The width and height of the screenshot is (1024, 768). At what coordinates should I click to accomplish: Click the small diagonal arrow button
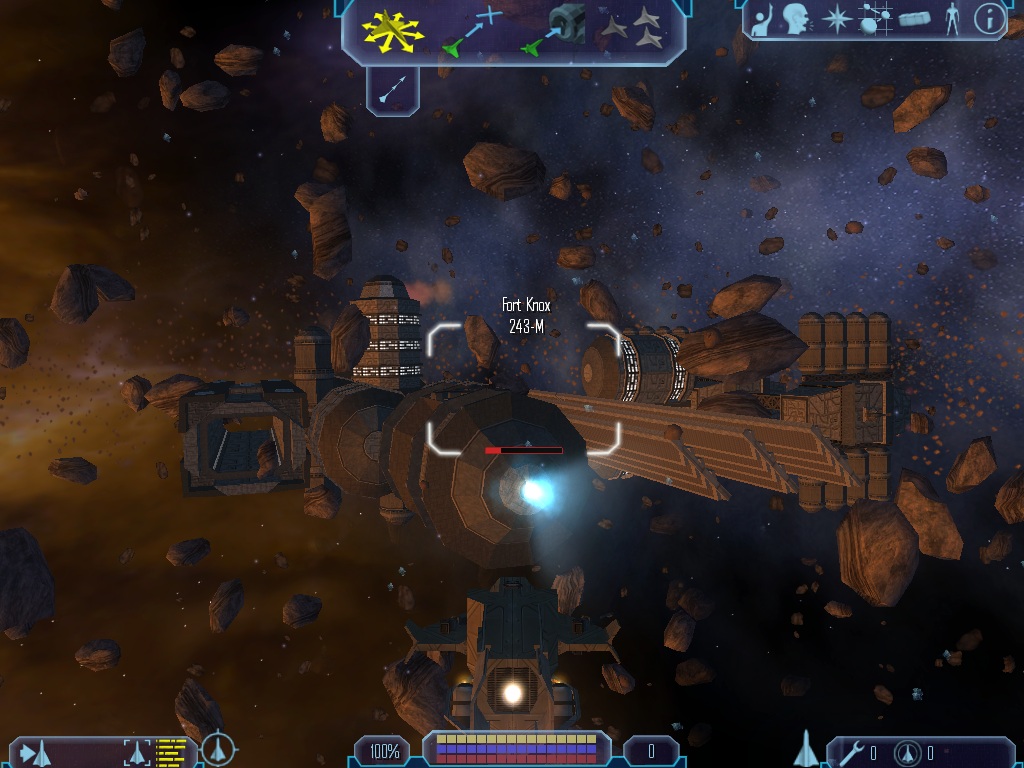tap(392, 91)
